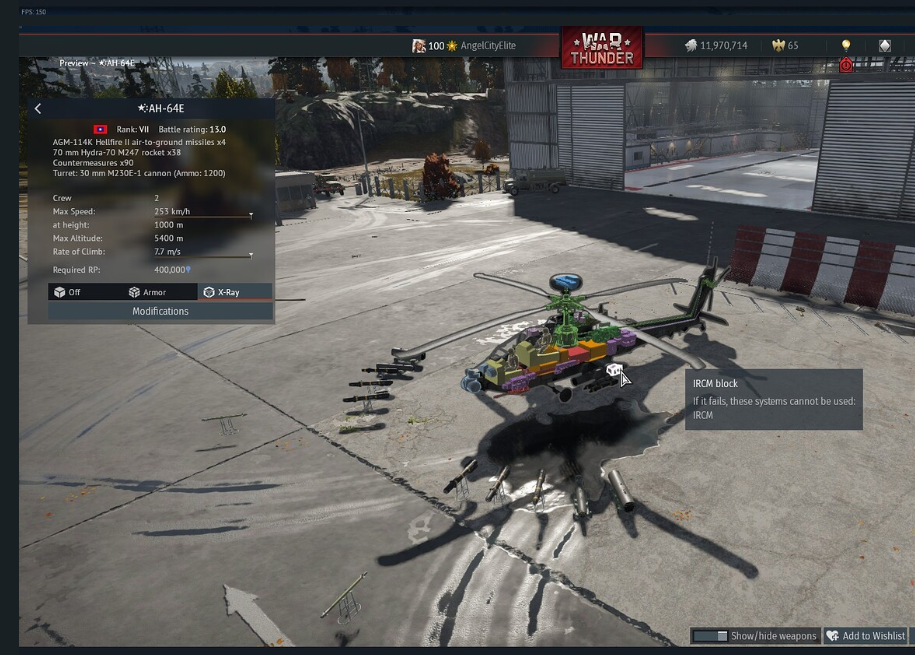This screenshot has width=915, height=655.
Task: Toggle the Show/hide weapons switch
Action: pyautogui.click(x=710, y=636)
